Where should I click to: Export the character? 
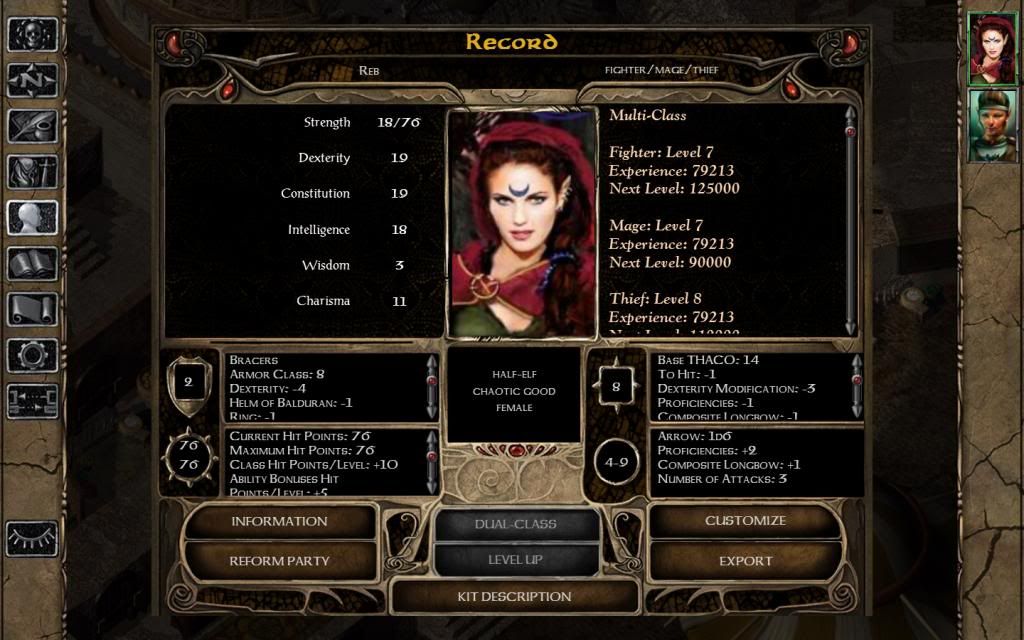[745, 561]
